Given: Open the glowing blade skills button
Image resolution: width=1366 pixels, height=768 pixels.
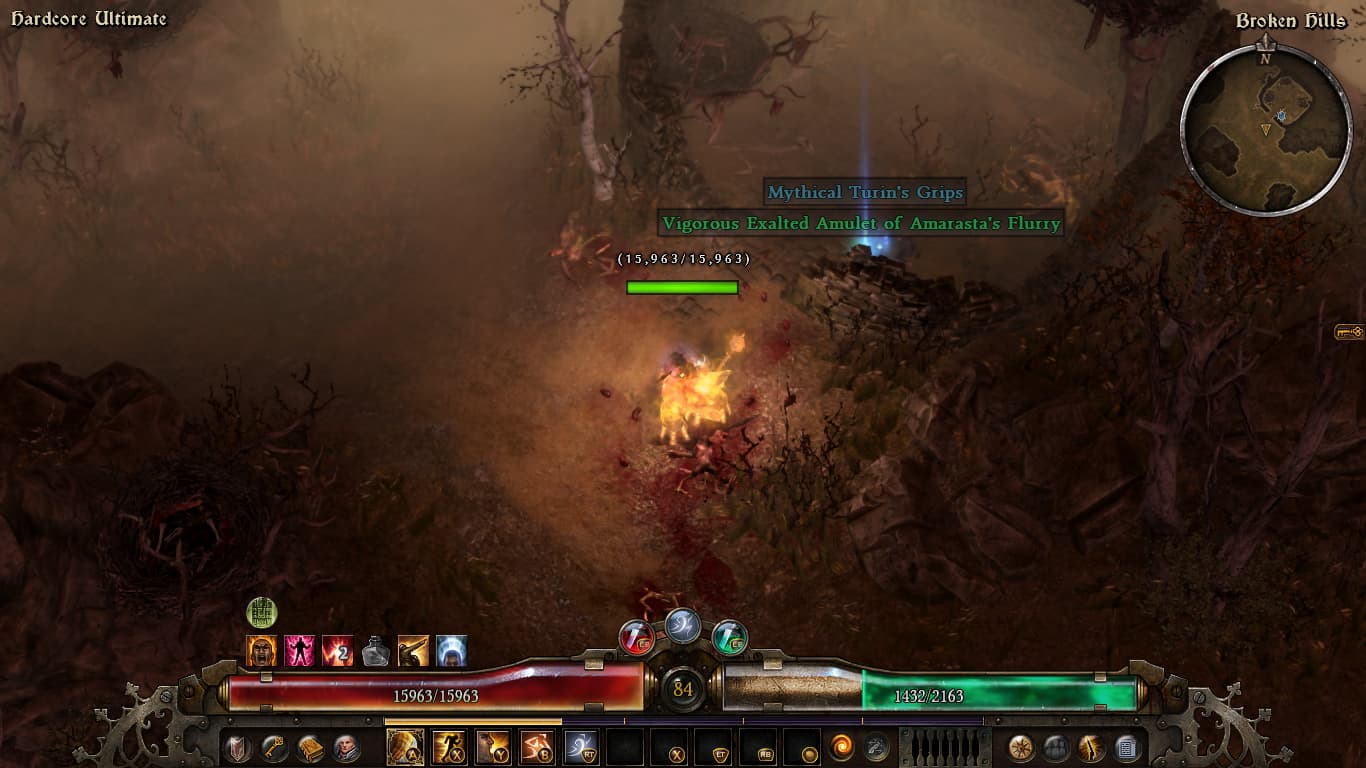Looking at the screenshot, I should (1091, 747).
